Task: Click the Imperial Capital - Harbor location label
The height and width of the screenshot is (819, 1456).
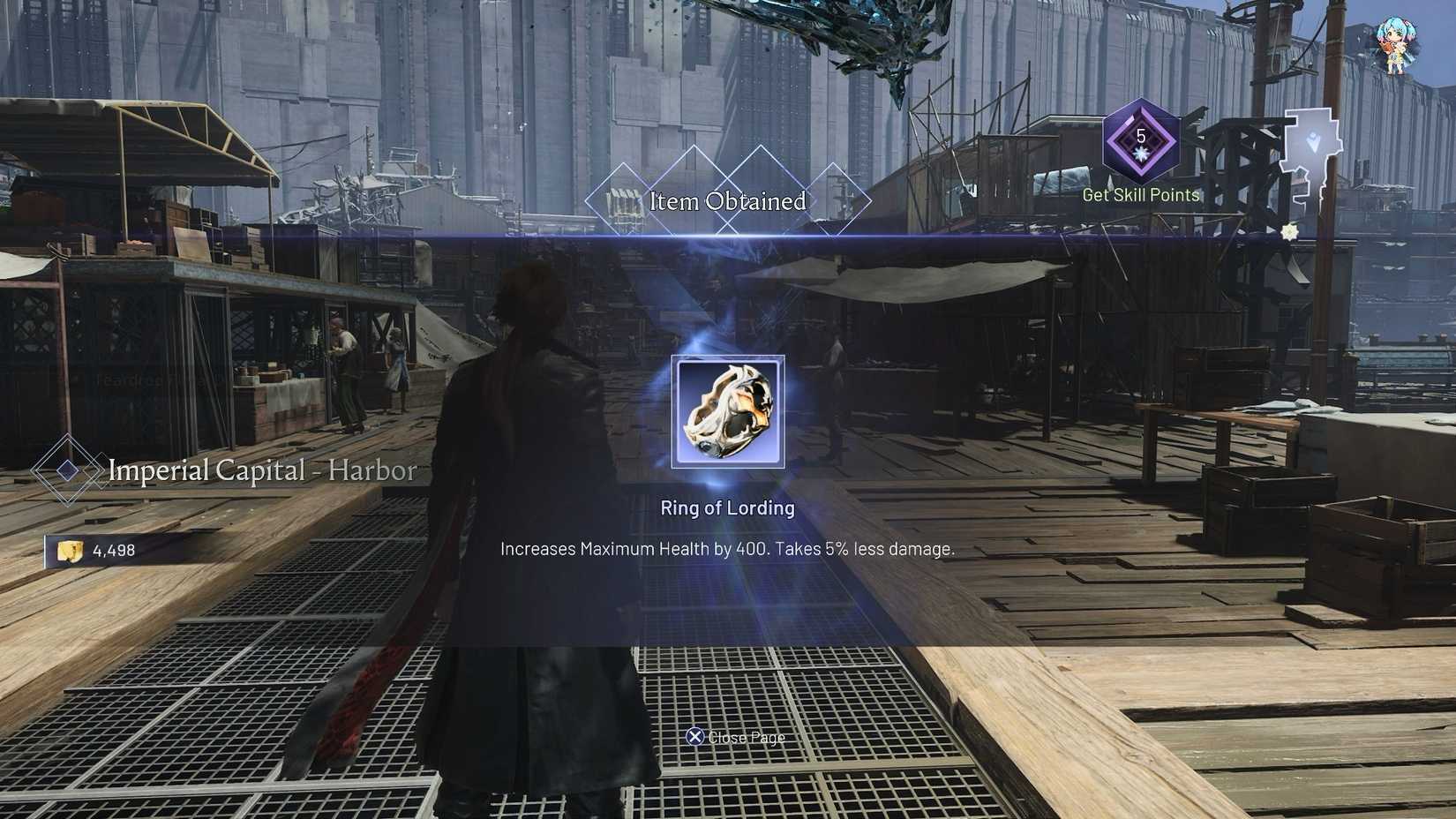Action: (x=262, y=470)
